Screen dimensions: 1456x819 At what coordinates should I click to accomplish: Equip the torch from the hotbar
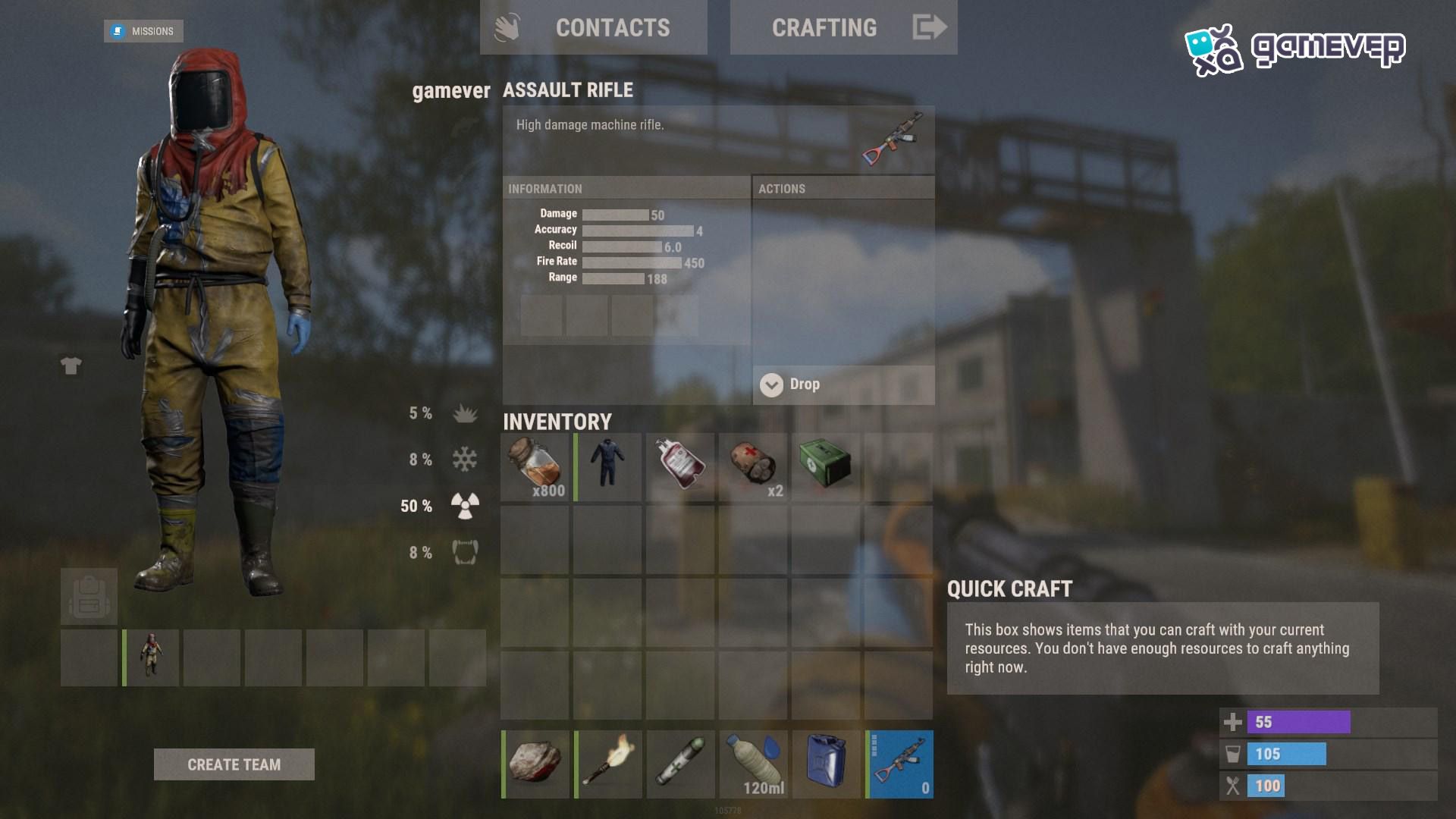tap(608, 764)
